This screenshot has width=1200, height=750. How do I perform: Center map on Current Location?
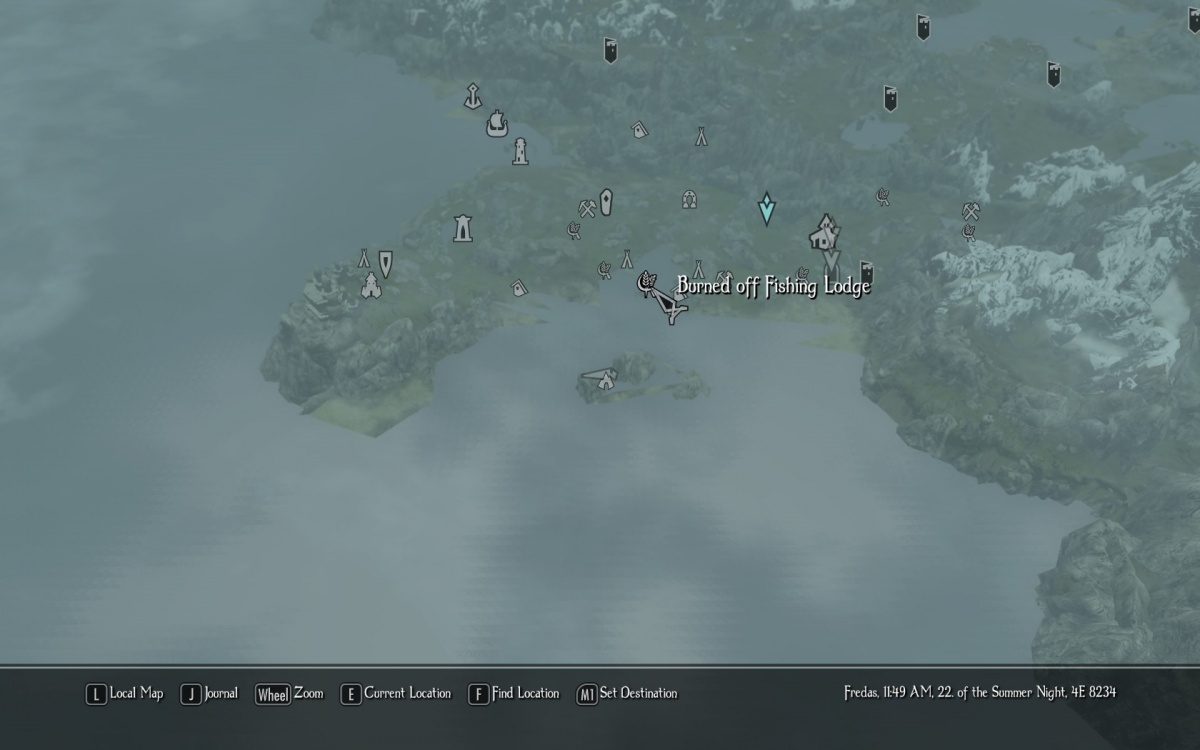pos(396,693)
